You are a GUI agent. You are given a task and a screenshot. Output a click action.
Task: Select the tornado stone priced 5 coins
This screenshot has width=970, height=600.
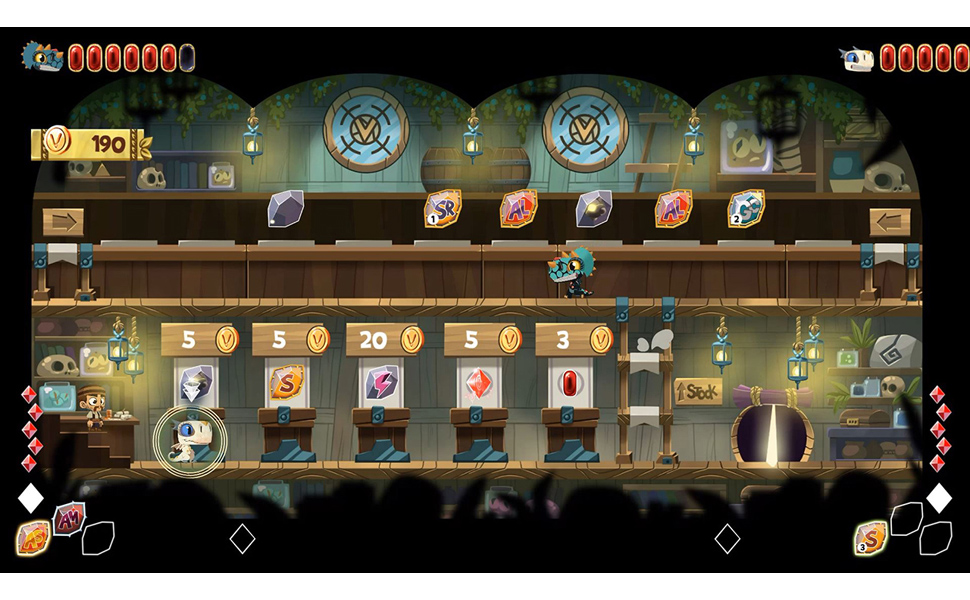pyautogui.click(x=195, y=385)
